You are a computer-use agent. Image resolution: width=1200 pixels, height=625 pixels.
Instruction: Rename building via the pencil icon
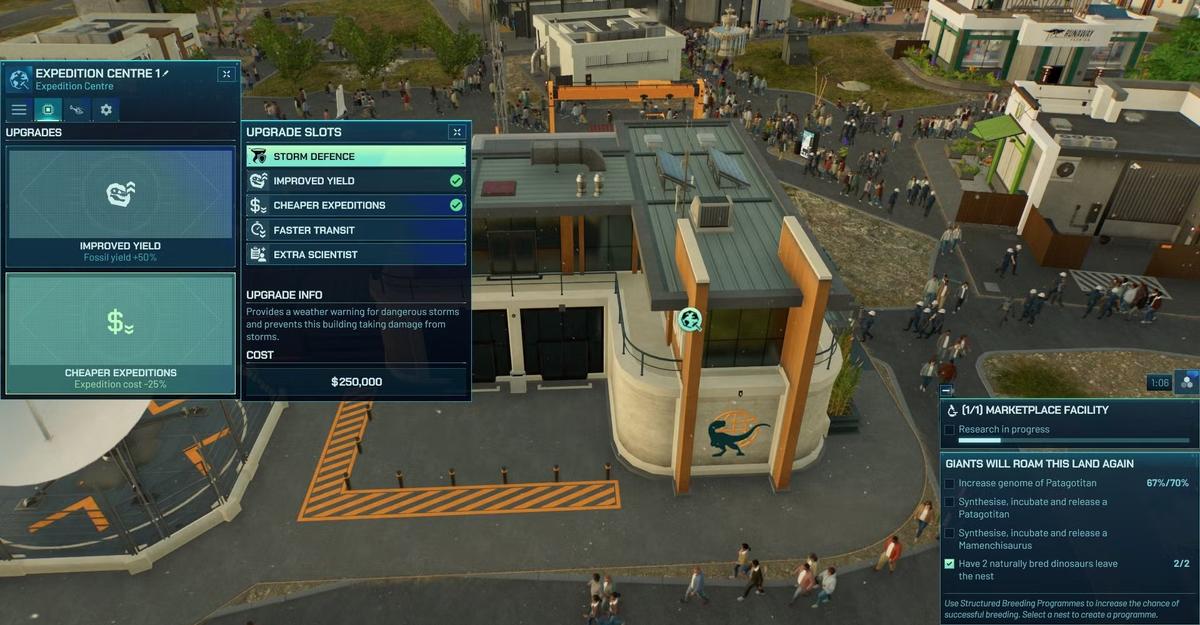(166, 73)
